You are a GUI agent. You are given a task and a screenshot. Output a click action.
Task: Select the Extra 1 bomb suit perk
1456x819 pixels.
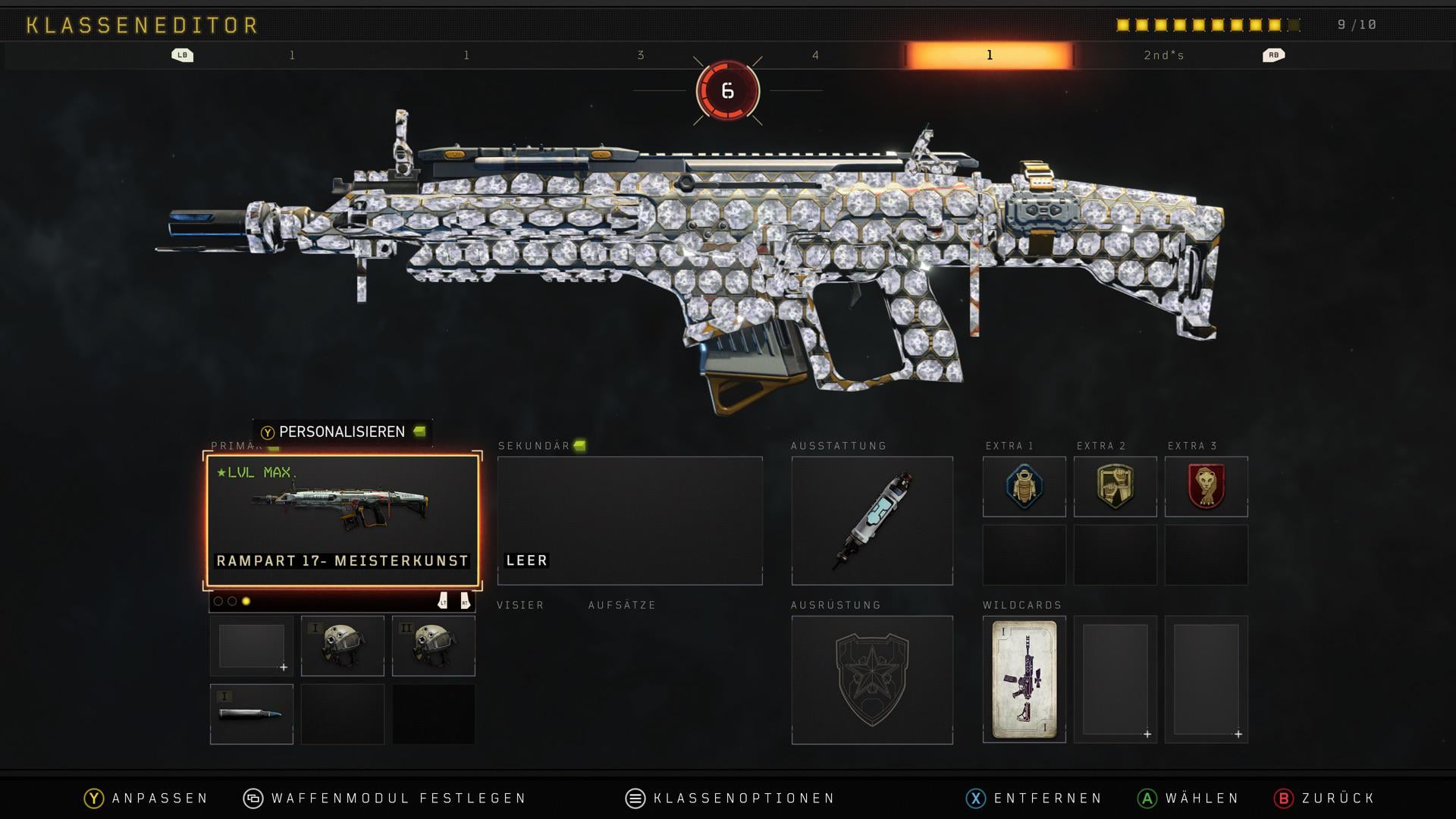pyautogui.click(x=1024, y=486)
